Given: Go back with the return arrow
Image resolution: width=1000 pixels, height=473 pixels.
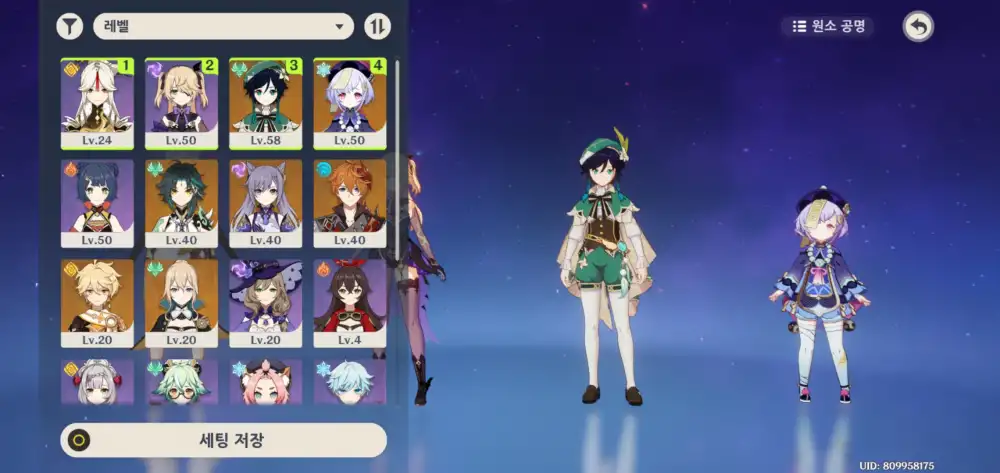Looking at the screenshot, I should (x=917, y=26).
